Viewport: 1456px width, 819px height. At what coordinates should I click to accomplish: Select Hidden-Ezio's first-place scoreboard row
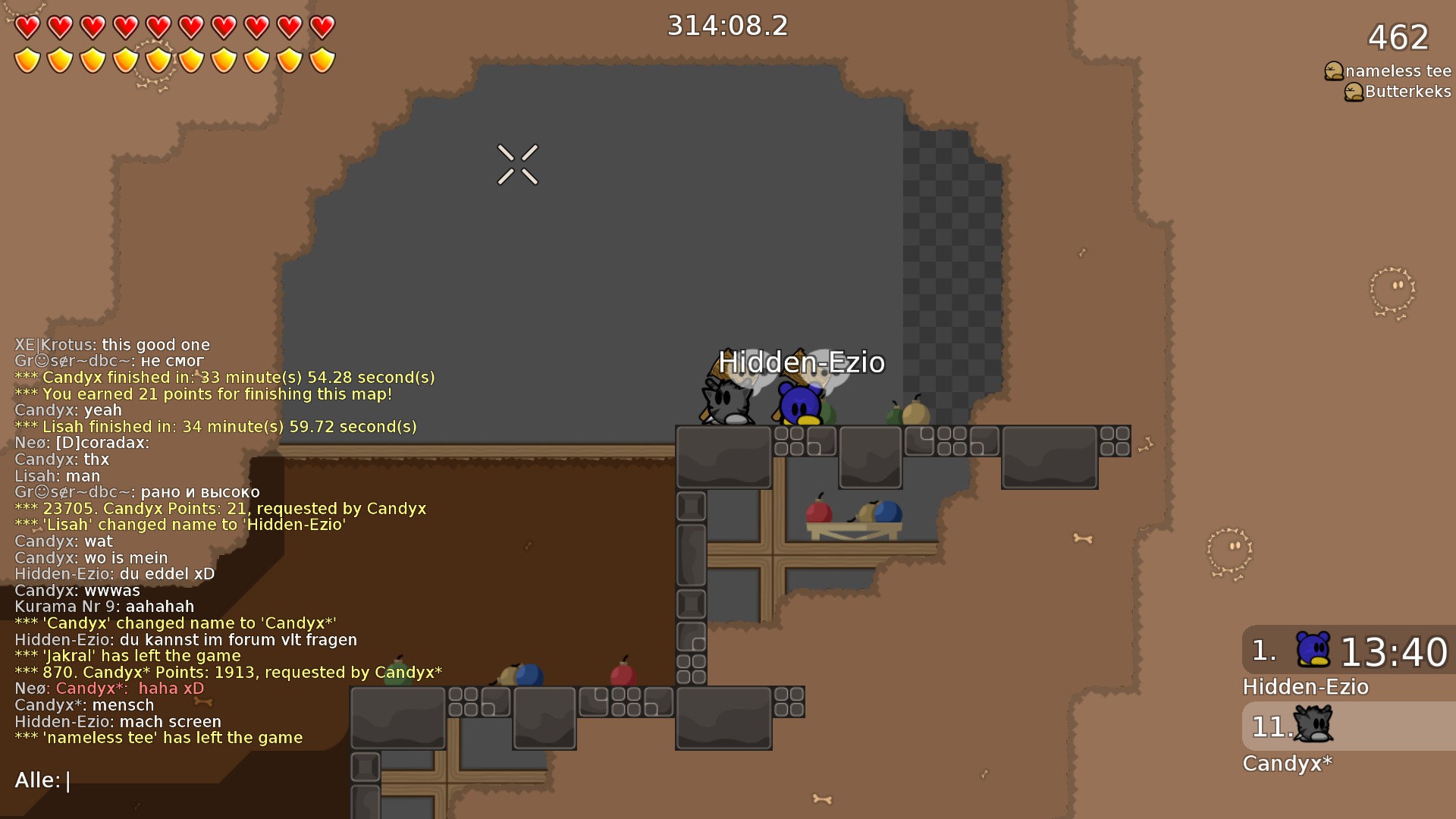(x=1348, y=651)
